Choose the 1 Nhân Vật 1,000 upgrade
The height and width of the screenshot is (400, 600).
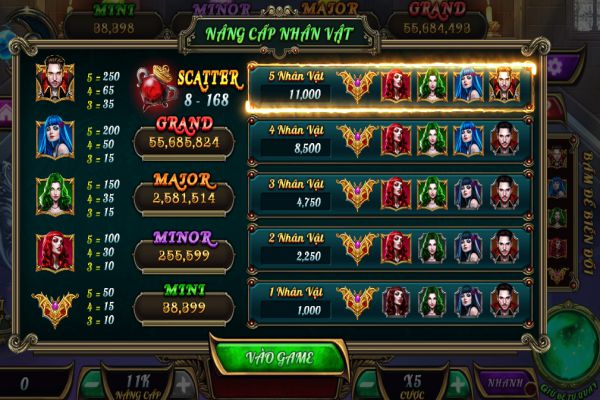[391, 301]
